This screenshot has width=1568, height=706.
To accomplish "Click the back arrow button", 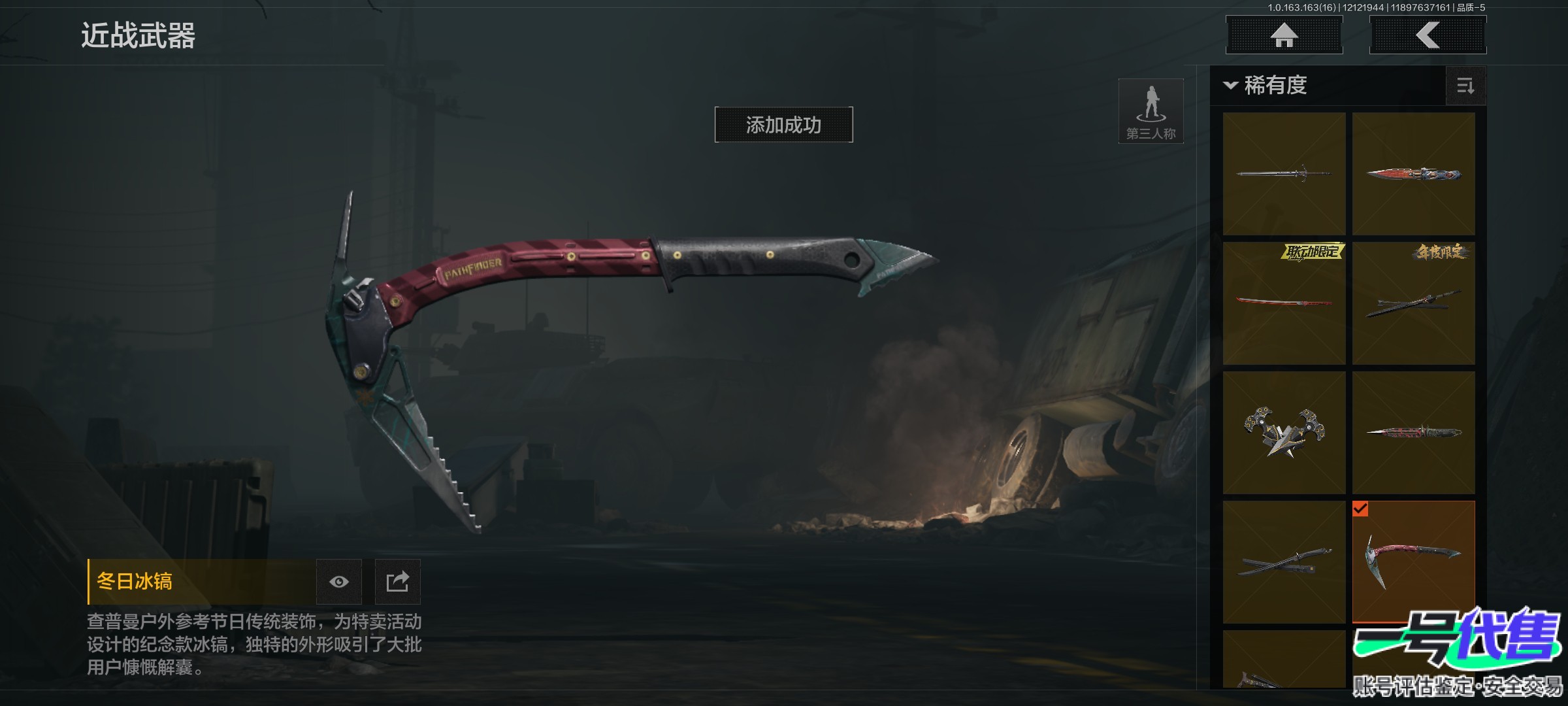I will point(1428,35).
